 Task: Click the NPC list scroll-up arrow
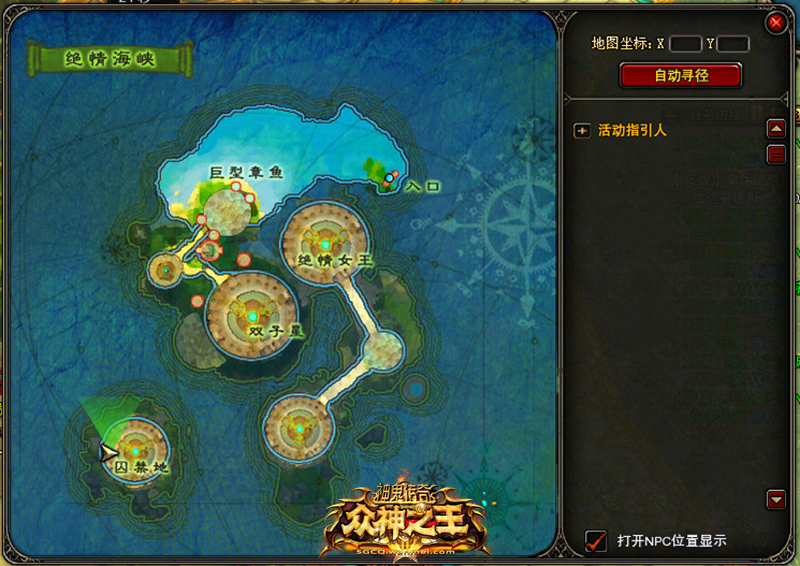775,129
